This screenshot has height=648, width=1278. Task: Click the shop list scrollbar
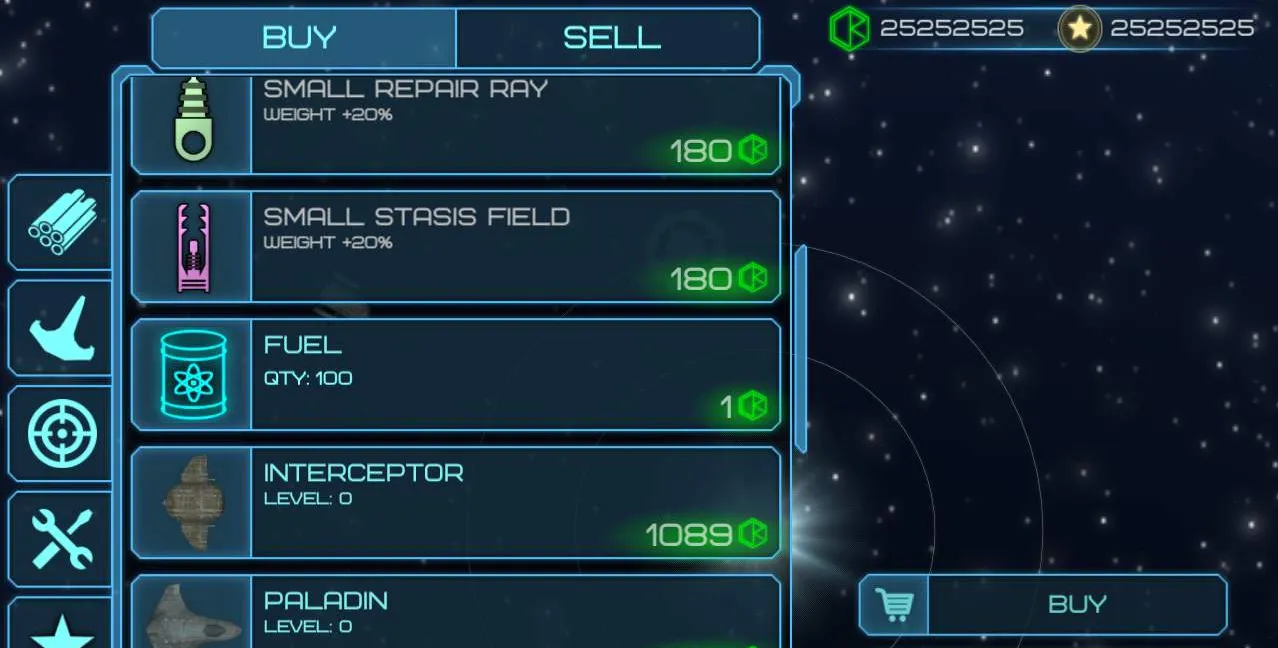800,348
